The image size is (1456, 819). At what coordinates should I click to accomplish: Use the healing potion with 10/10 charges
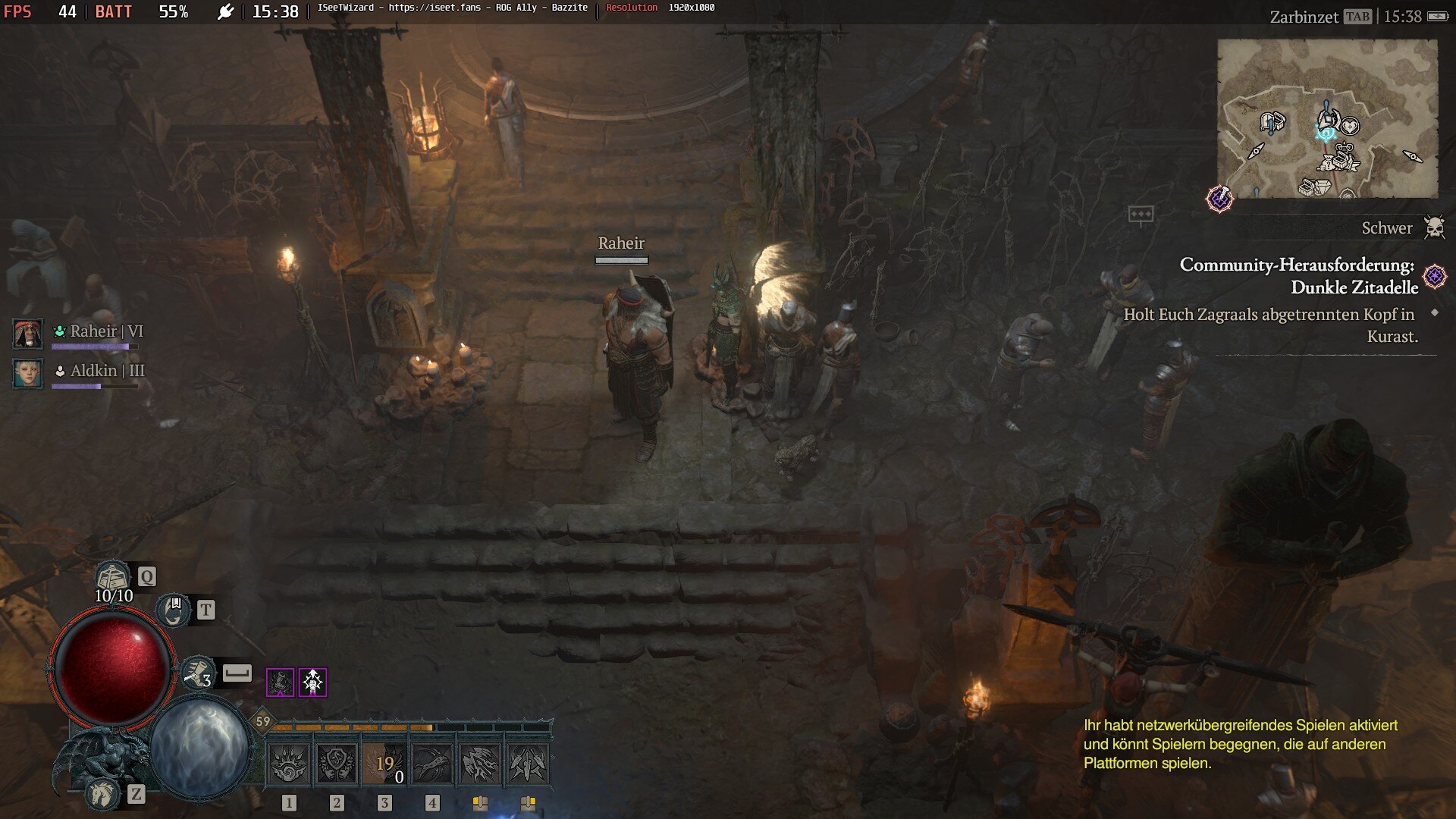click(112, 577)
